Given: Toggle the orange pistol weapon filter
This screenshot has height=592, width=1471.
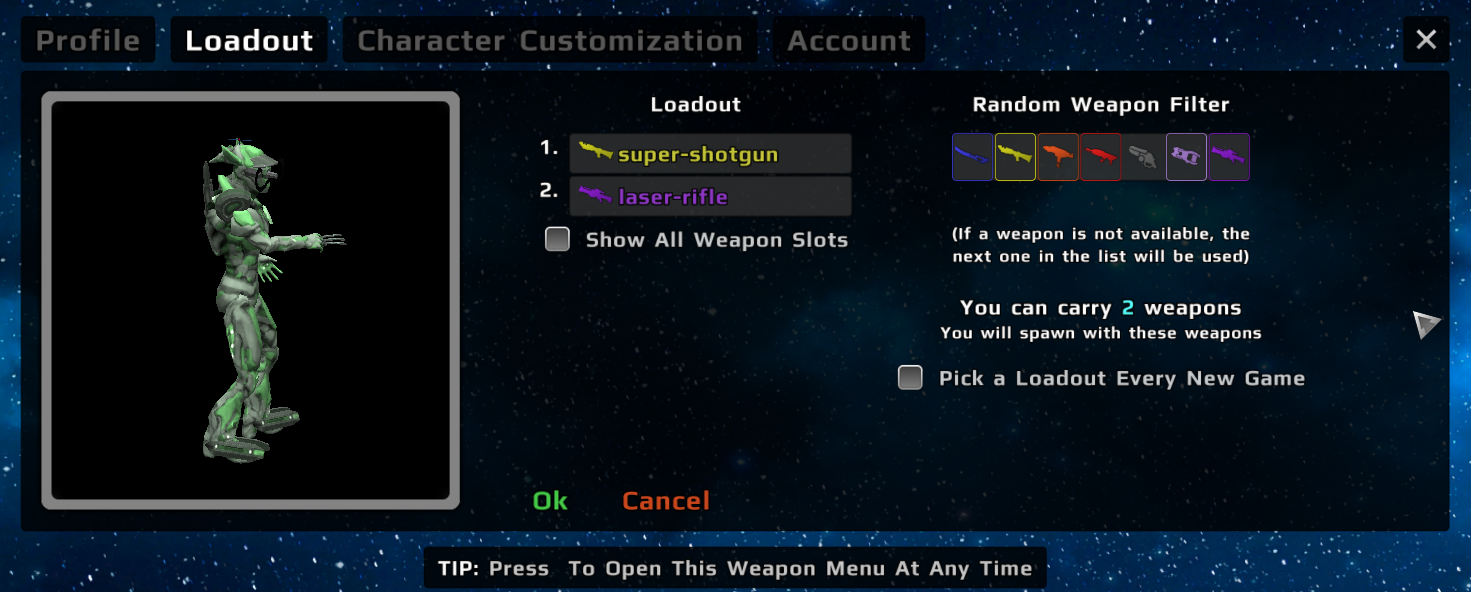Looking at the screenshot, I should pos(1058,157).
